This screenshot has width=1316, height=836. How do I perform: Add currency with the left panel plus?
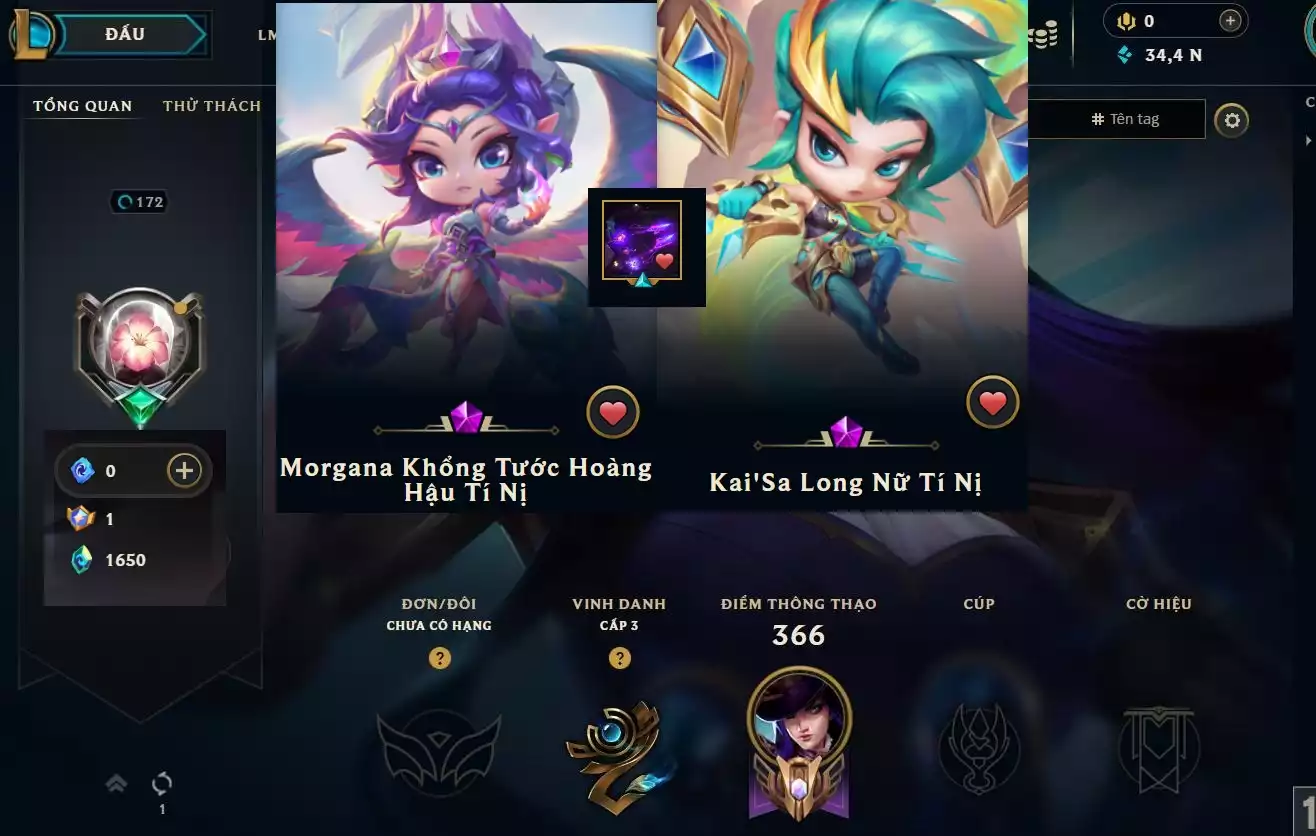tap(184, 470)
